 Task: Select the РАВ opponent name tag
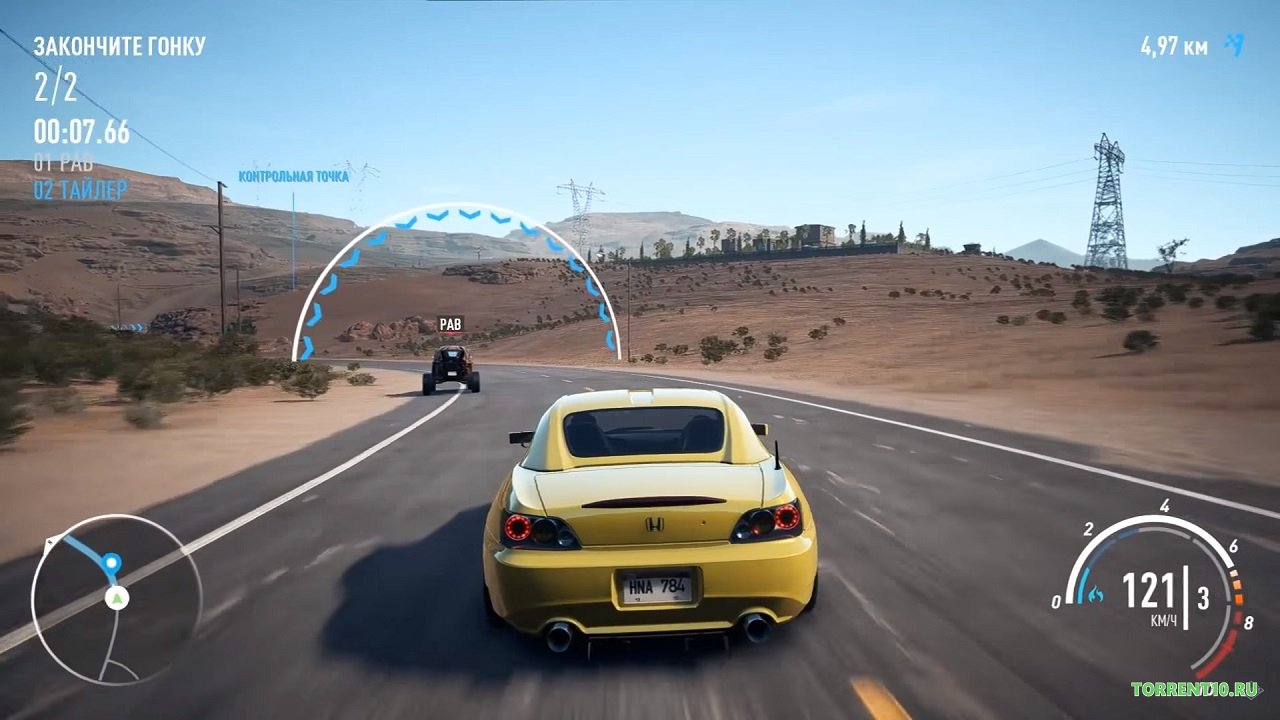click(x=450, y=324)
